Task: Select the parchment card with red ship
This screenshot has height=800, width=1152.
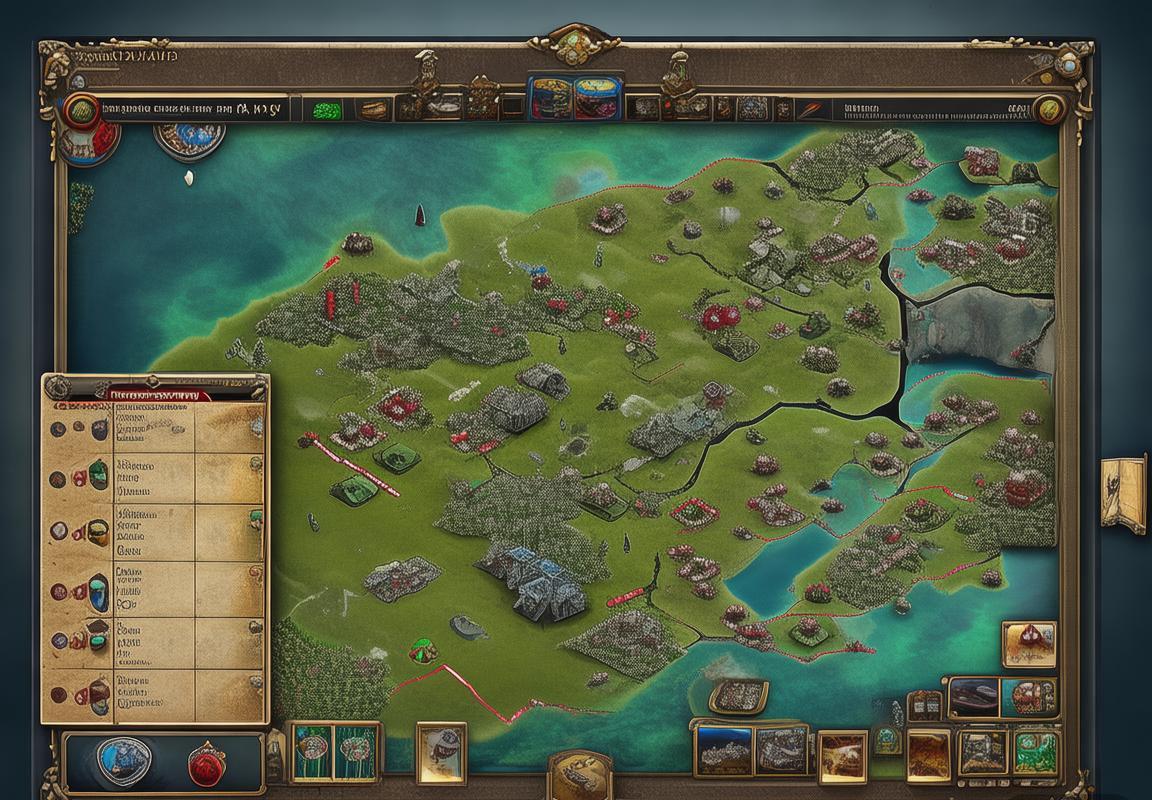Action: (x=1029, y=645)
